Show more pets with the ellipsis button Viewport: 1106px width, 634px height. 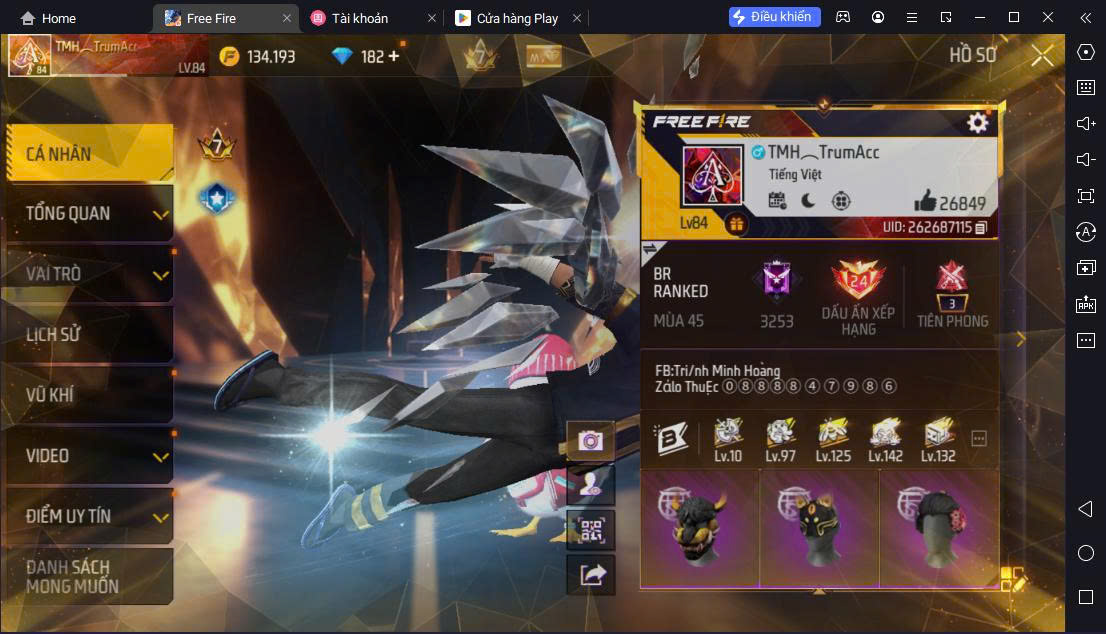tap(979, 439)
